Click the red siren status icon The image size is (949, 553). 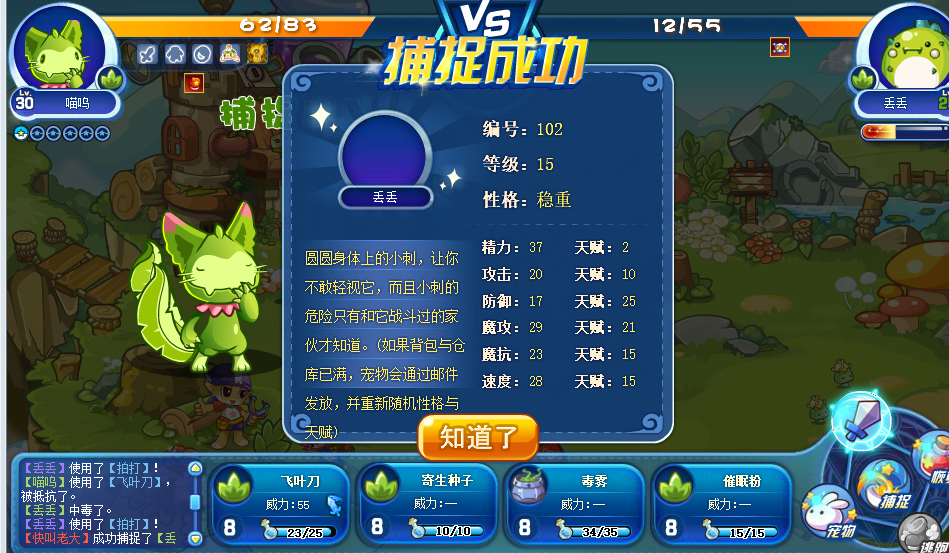tap(195, 84)
